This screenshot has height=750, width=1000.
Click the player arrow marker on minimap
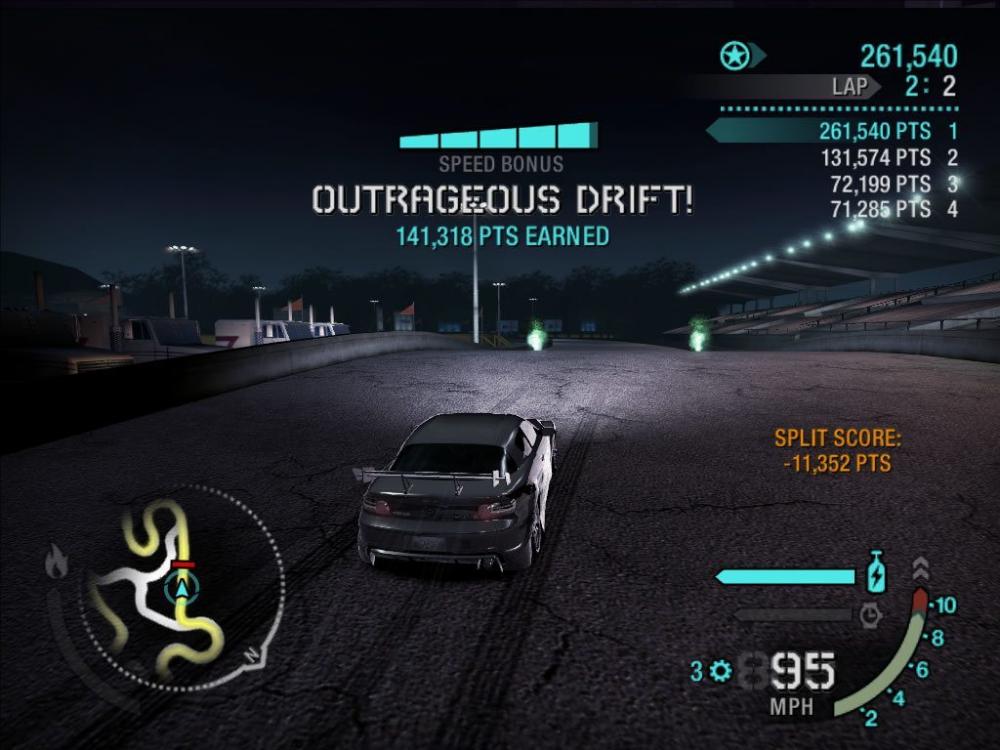182,588
